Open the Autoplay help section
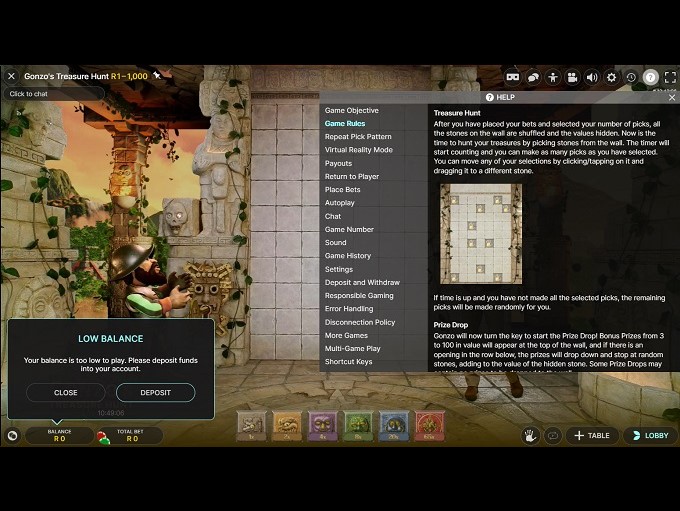 (x=339, y=203)
